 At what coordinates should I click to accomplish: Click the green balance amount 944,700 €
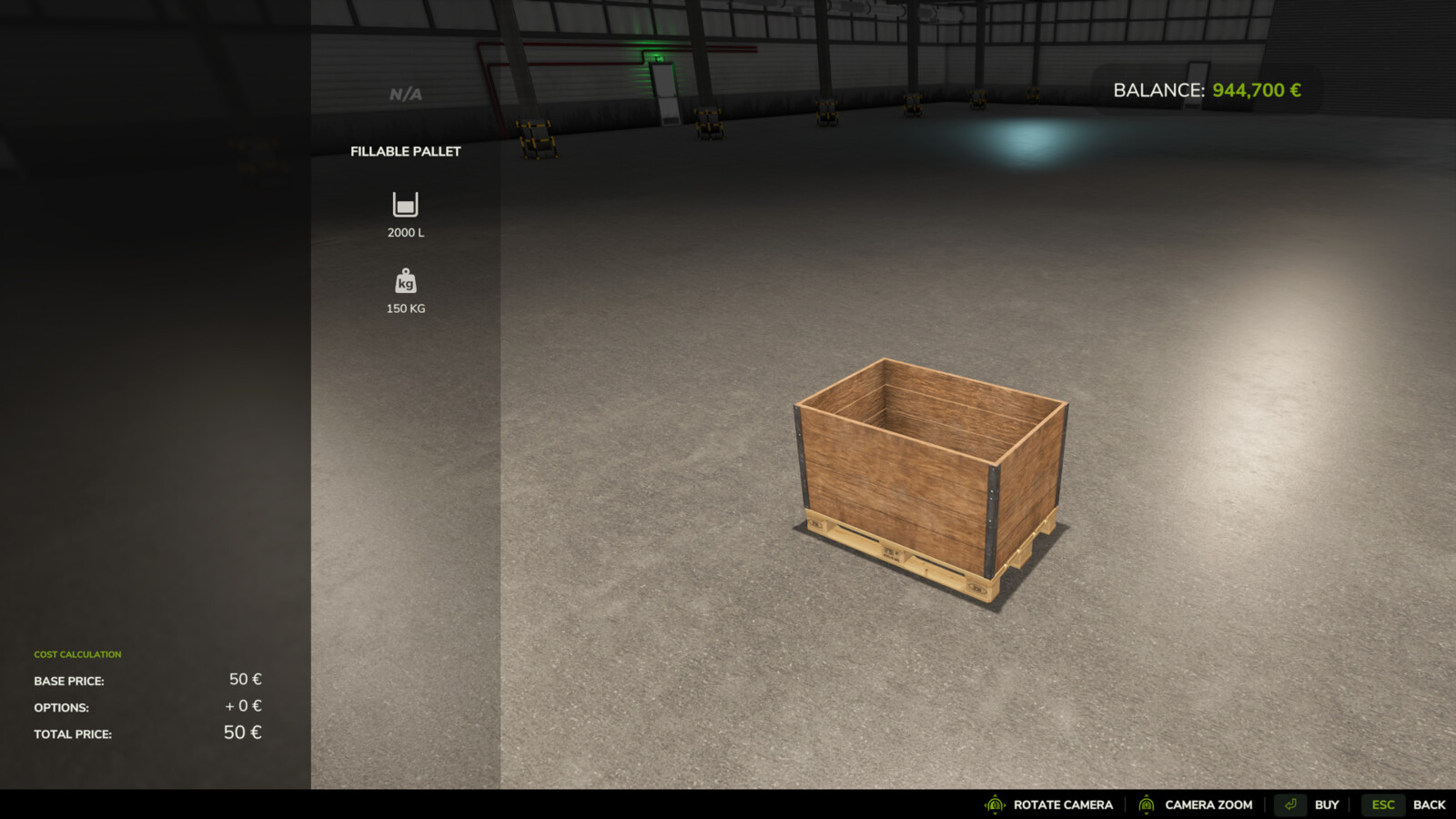(x=1258, y=90)
